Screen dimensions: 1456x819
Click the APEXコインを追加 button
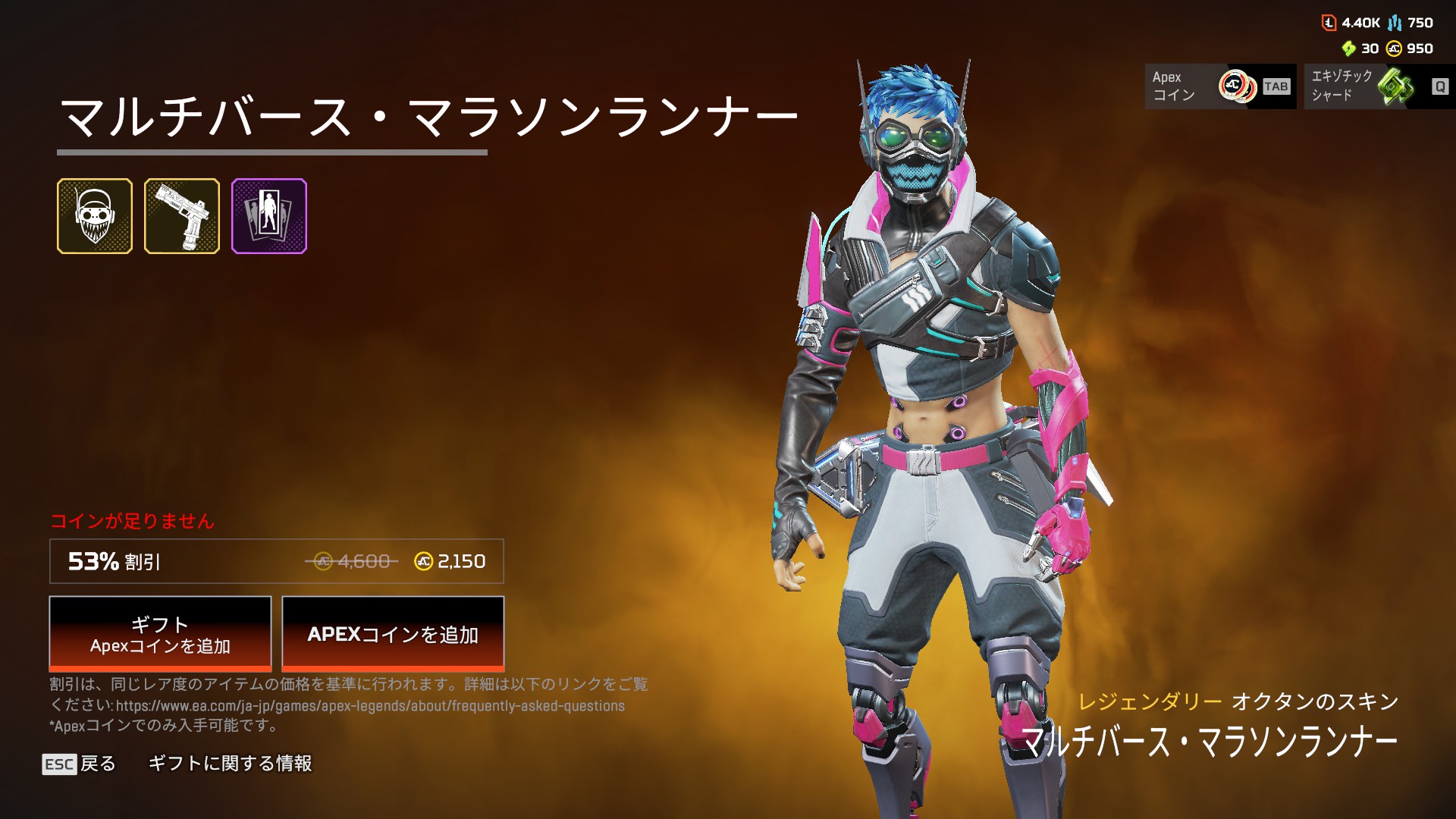point(393,634)
